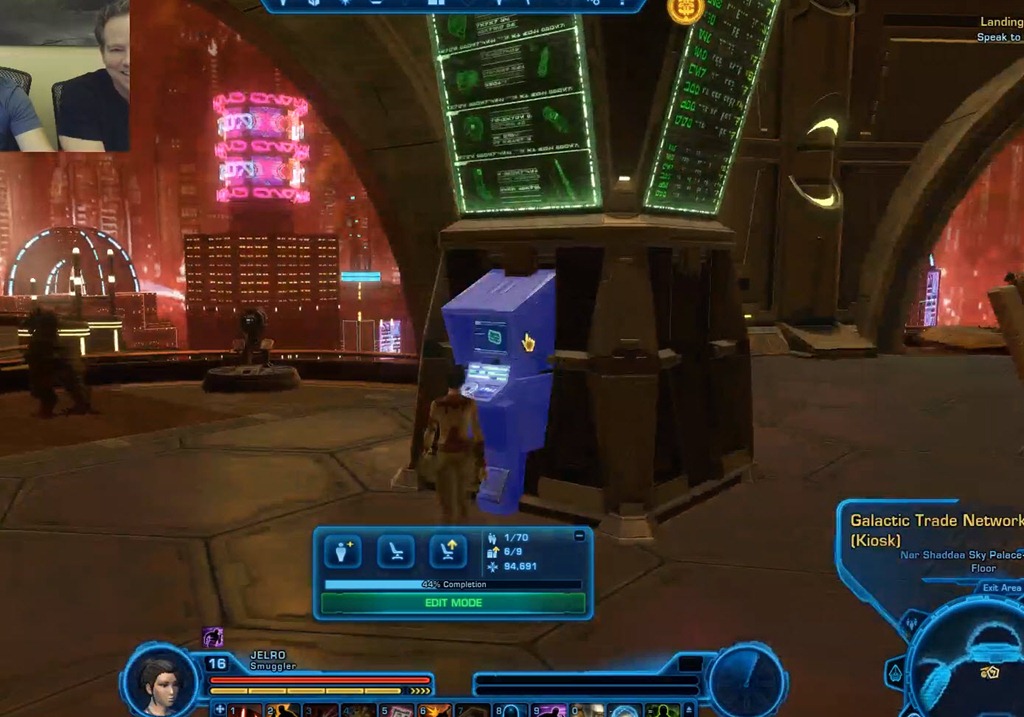Click the chair with yellow arrow button
Viewport: 1024px width, 717px height.
(x=448, y=551)
